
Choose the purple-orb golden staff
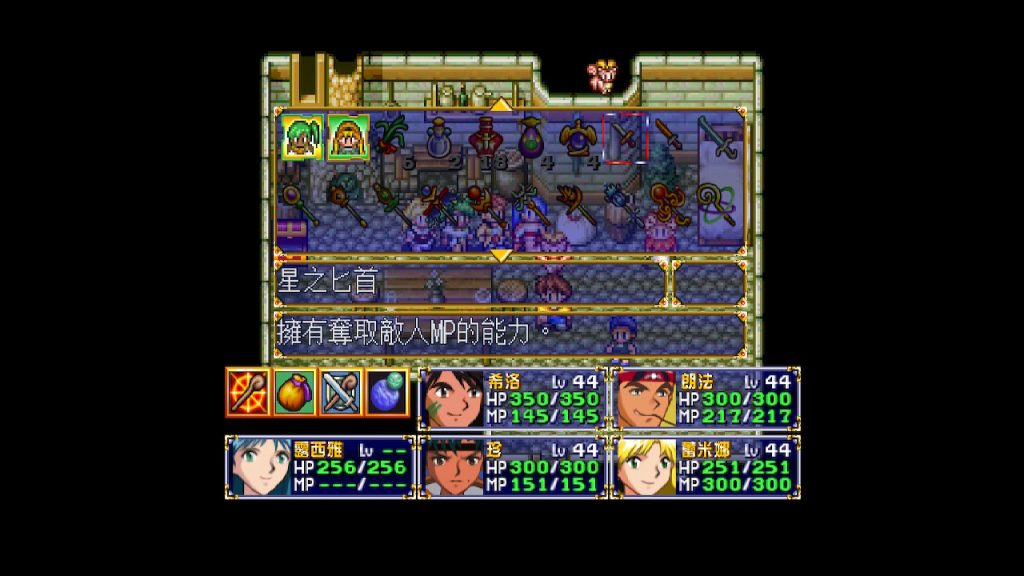[301, 203]
